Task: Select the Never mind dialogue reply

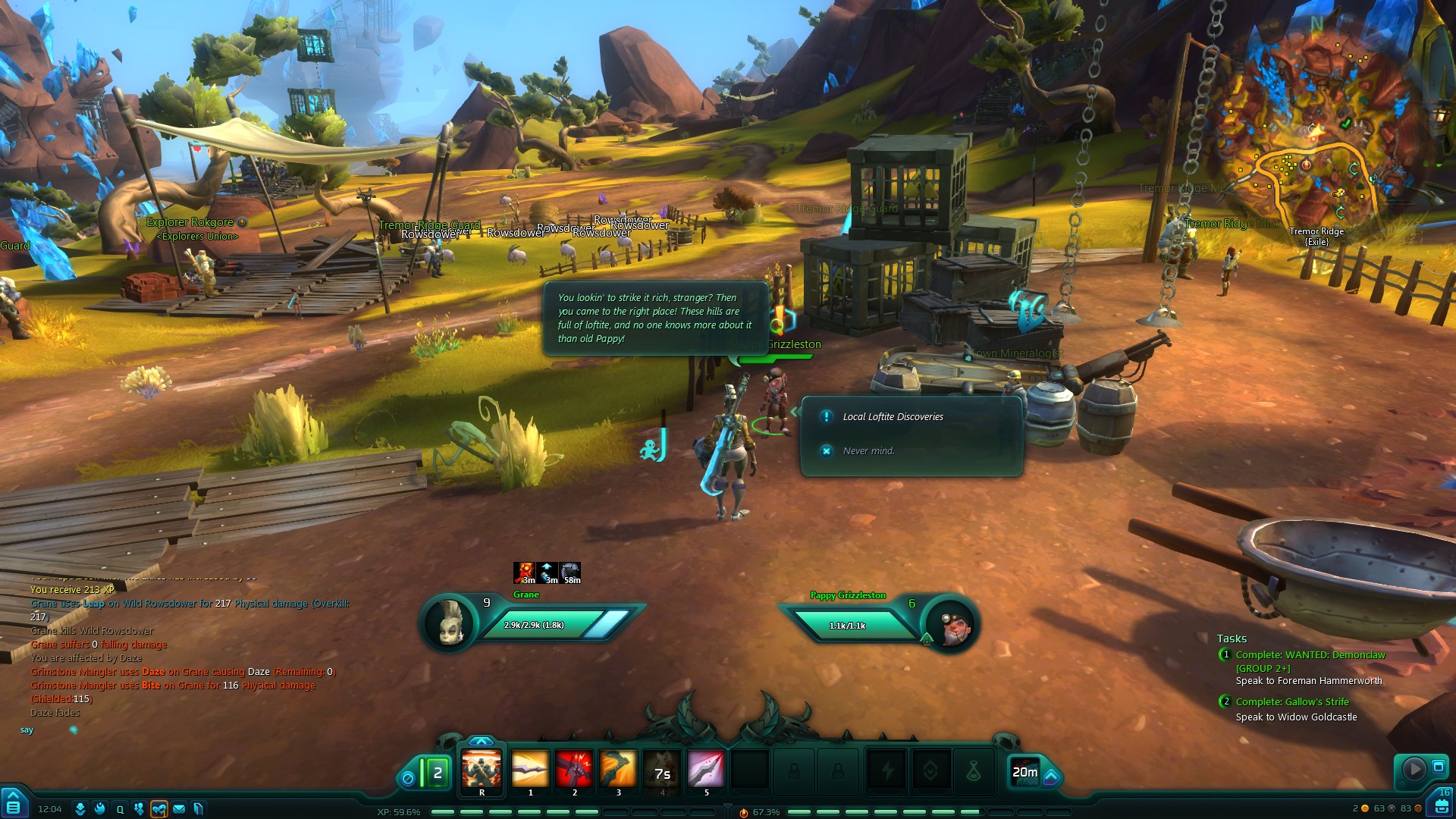Action: pos(868,451)
